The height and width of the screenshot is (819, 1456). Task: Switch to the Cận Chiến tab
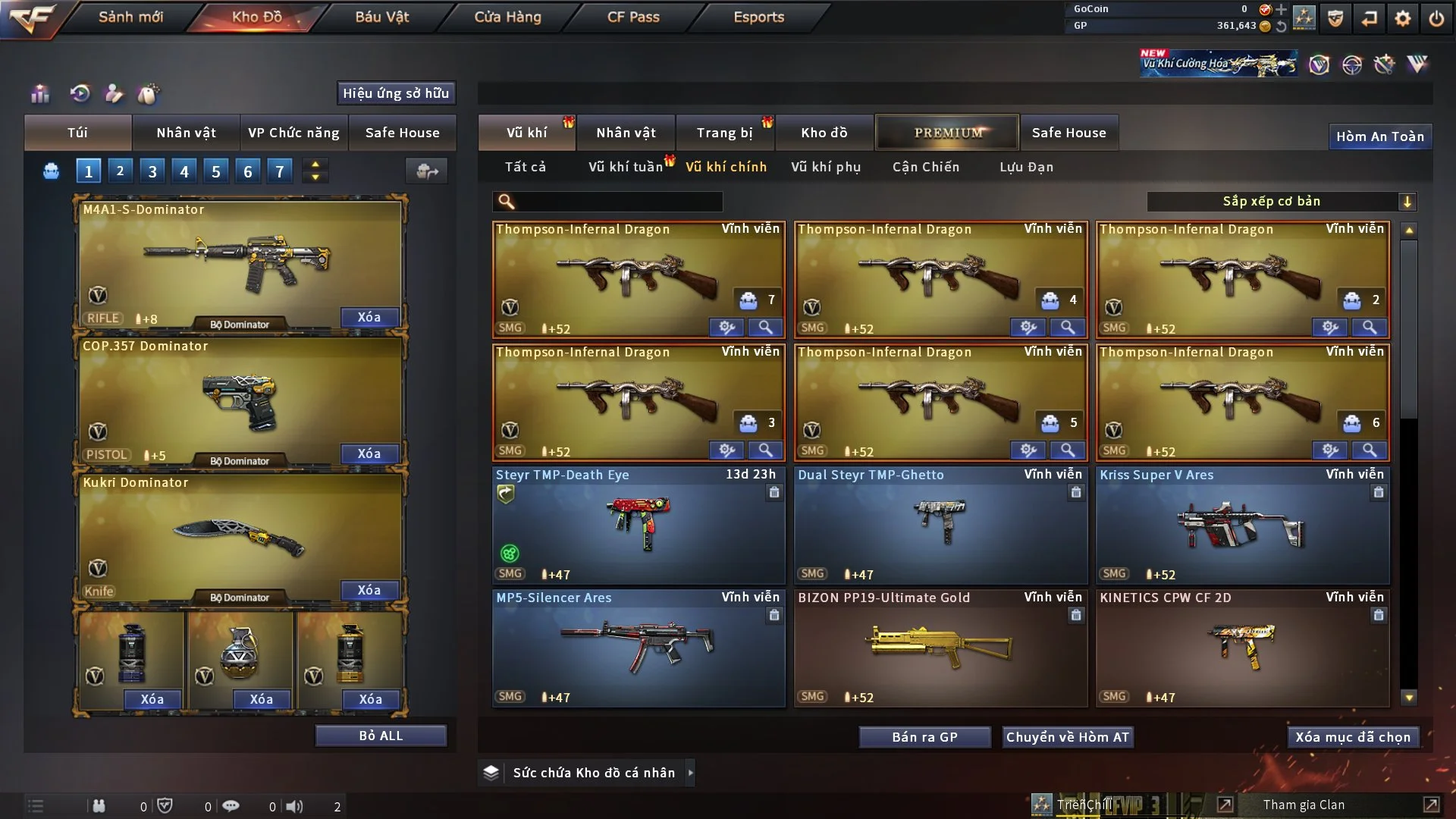[x=926, y=167]
